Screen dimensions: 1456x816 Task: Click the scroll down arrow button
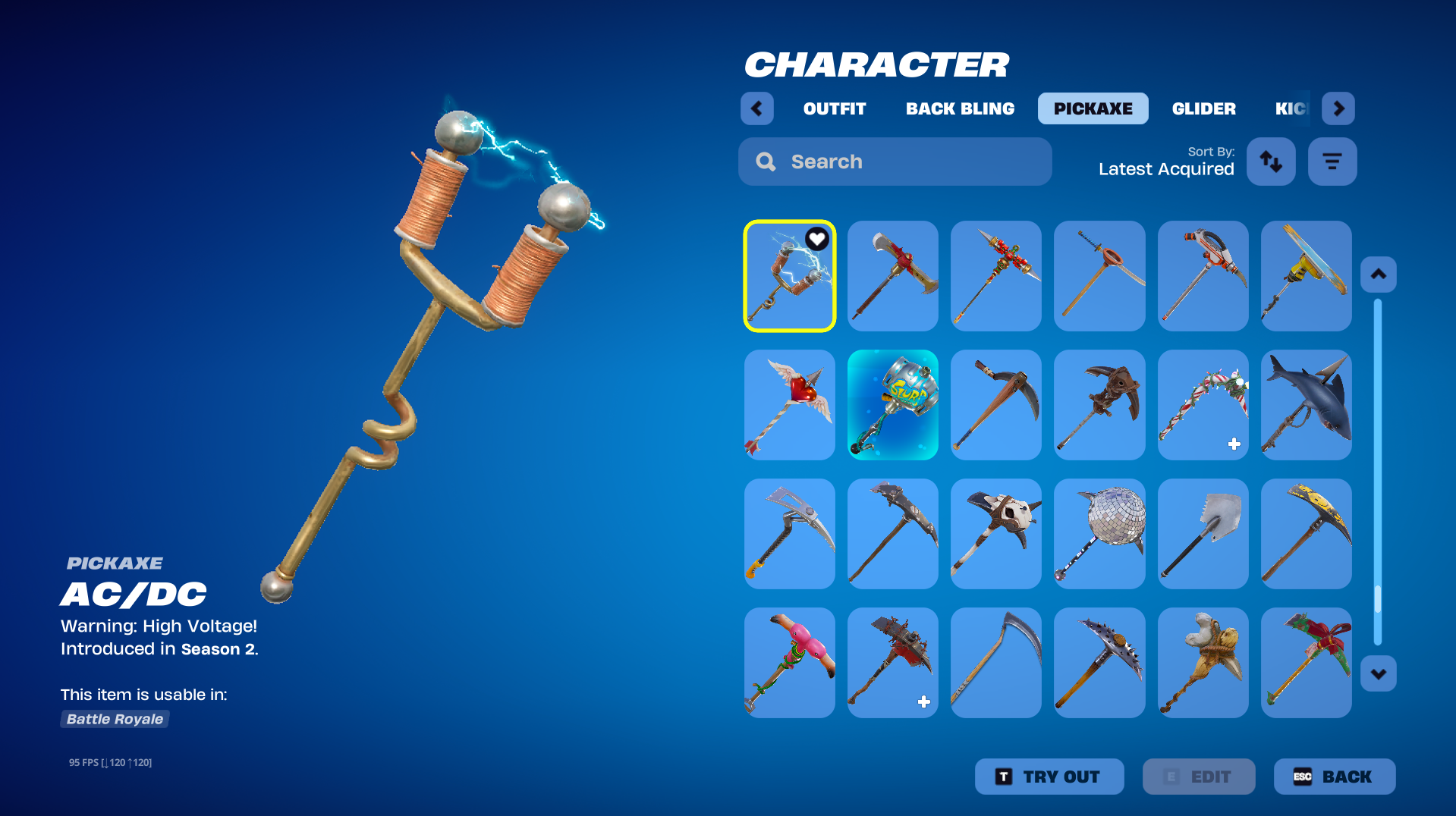point(1378,673)
